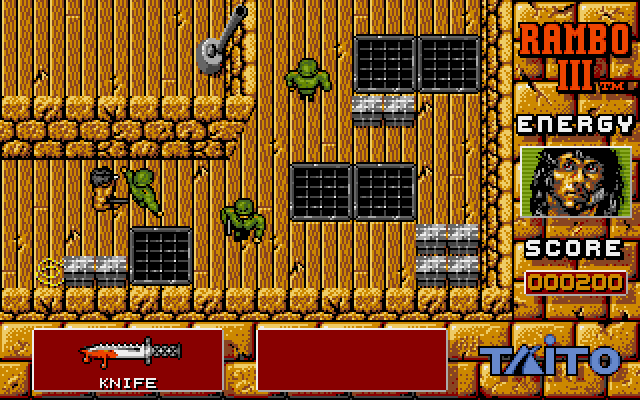Select the Knife weapon slot
The height and width of the screenshot is (400, 640).
(127, 359)
